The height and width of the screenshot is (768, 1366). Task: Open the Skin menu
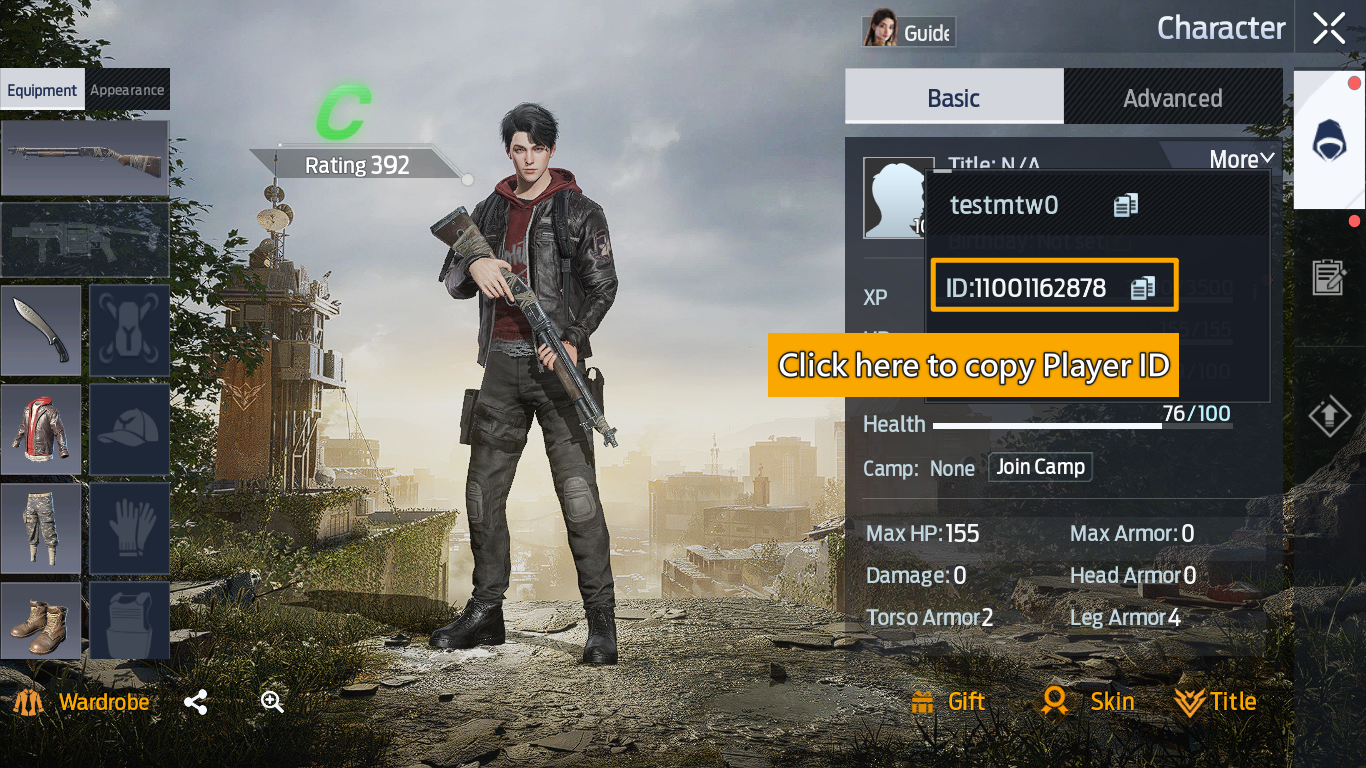coord(1090,701)
